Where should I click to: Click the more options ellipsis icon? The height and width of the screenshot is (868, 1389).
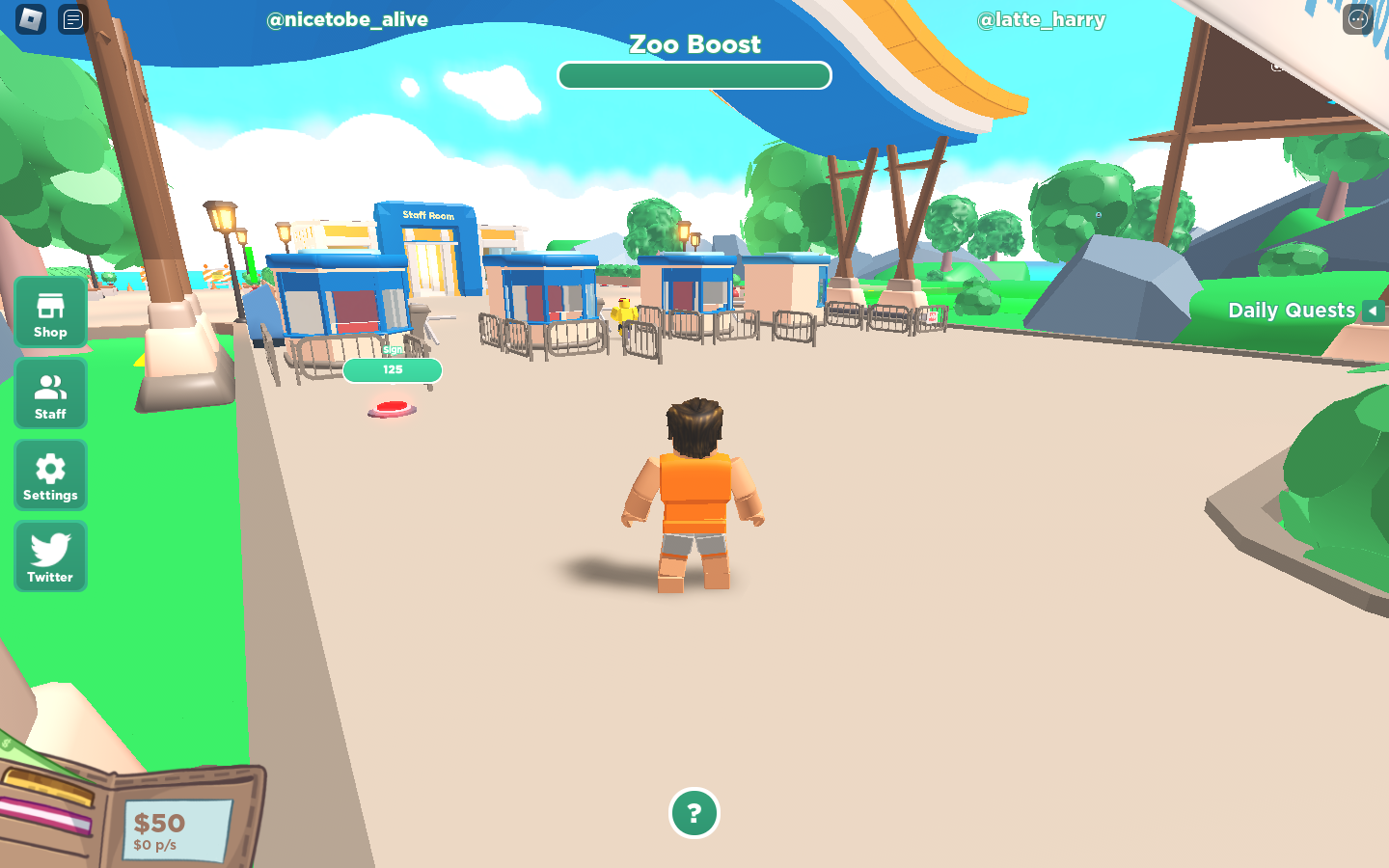point(1356,18)
